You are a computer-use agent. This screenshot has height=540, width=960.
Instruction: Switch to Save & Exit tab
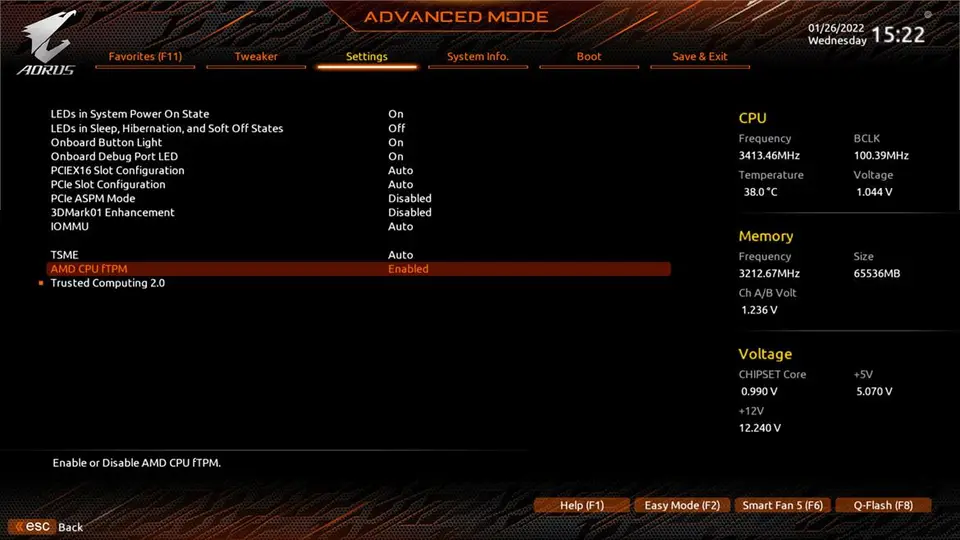click(700, 57)
